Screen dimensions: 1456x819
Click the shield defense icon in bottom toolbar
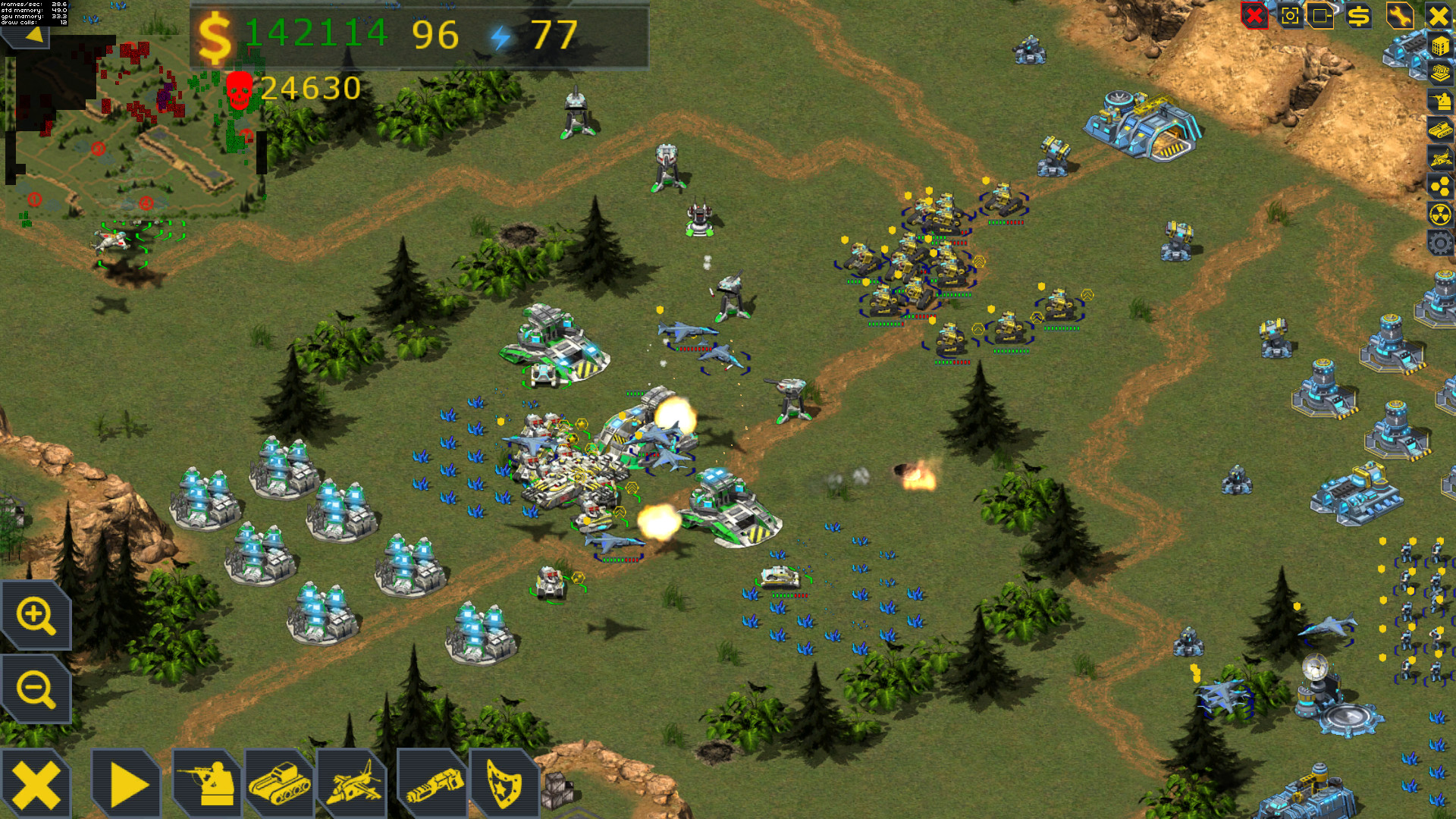504,783
